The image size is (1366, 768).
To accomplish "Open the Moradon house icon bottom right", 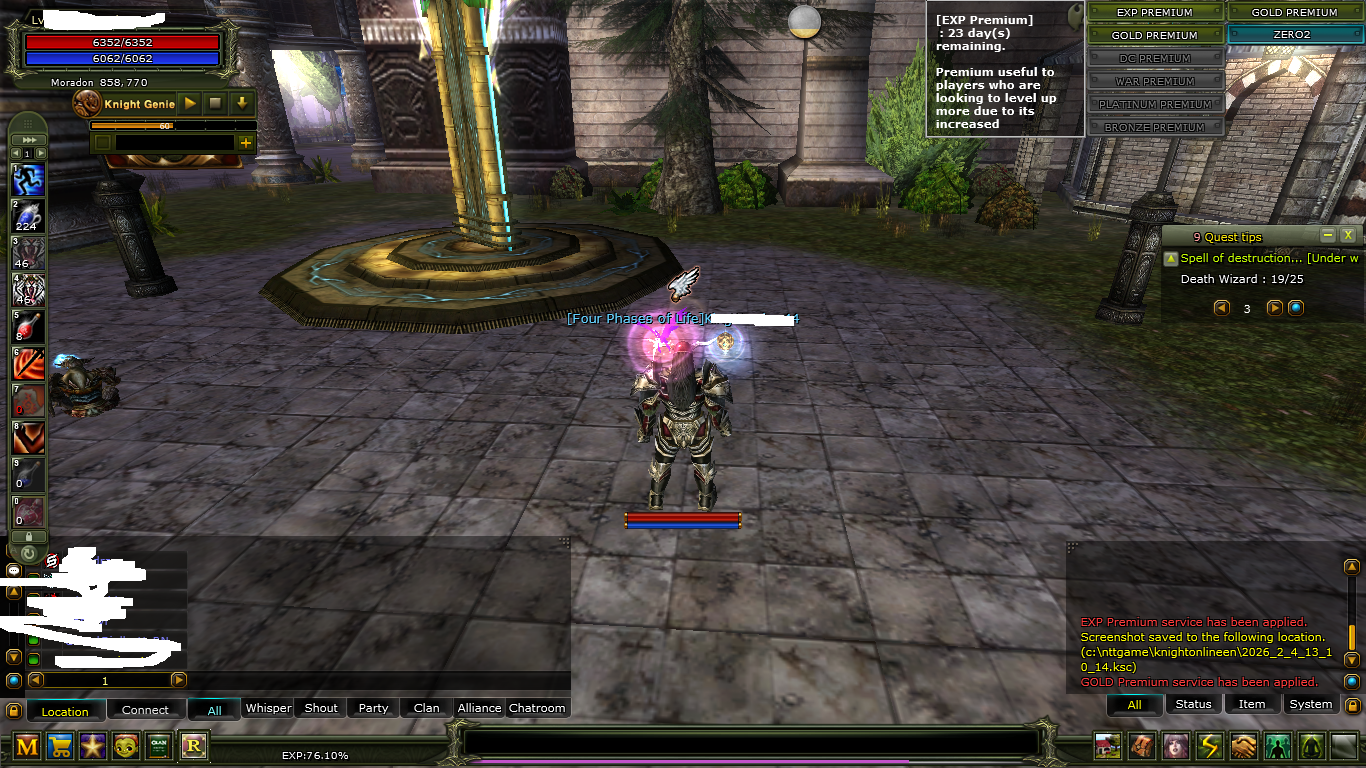I will (x=1106, y=748).
